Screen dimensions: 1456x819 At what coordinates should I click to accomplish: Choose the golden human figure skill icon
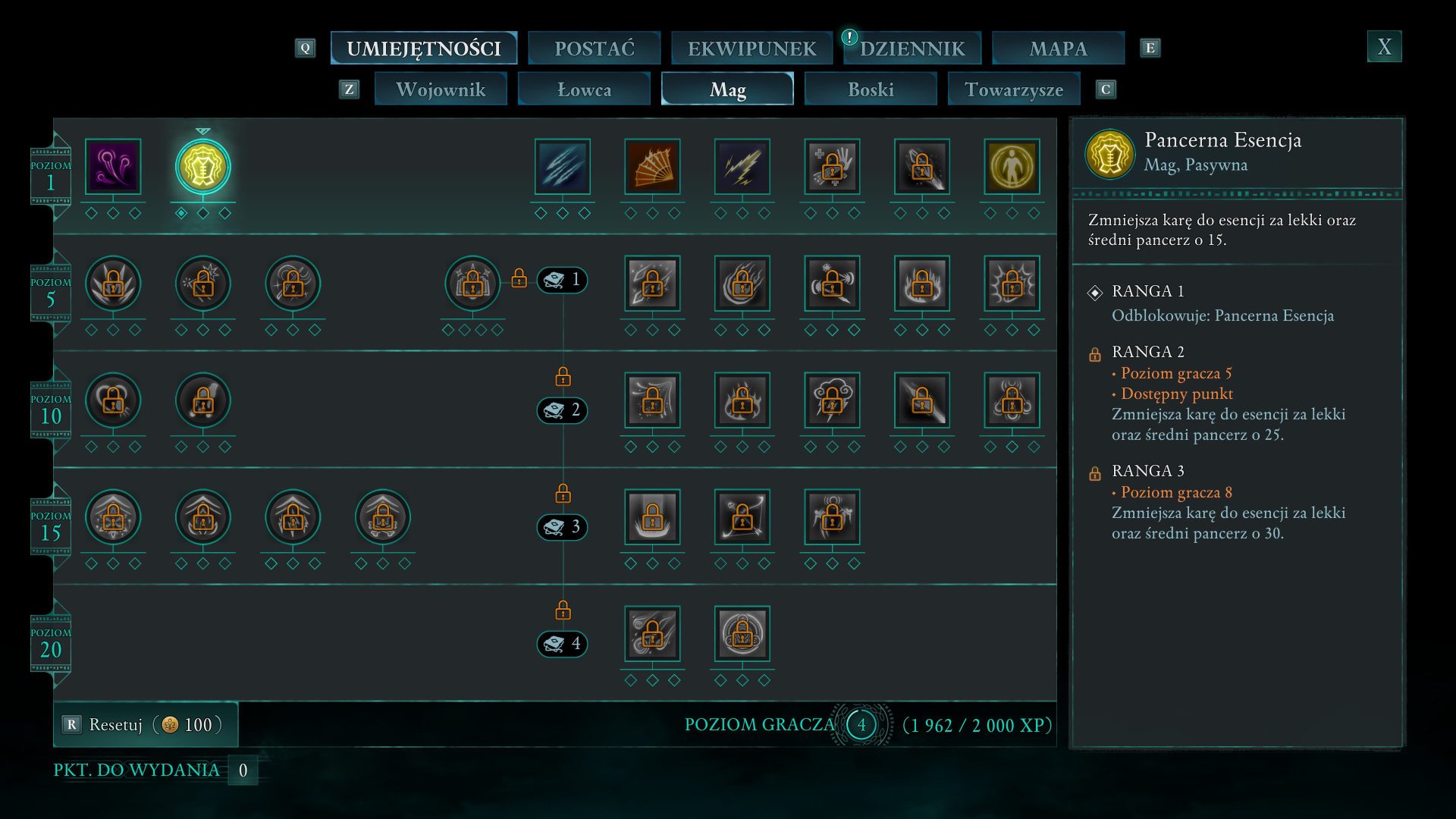(x=1012, y=166)
